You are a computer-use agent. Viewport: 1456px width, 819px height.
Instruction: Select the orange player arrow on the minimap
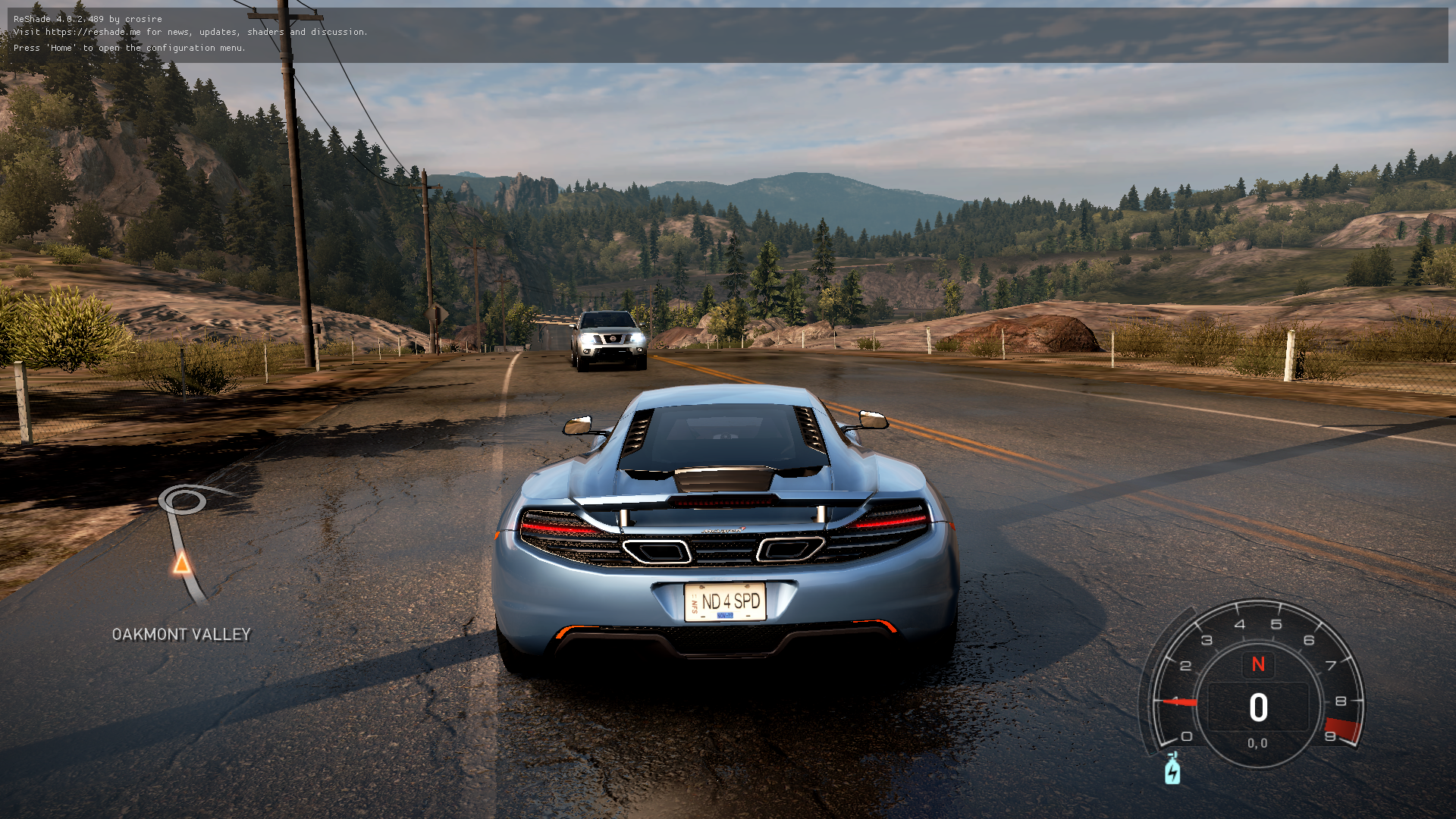[182, 563]
